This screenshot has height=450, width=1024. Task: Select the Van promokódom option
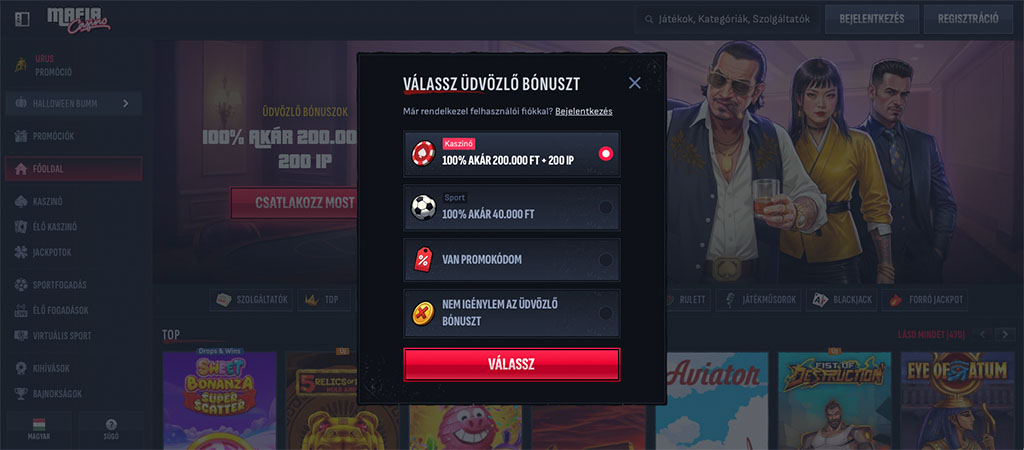click(x=511, y=259)
